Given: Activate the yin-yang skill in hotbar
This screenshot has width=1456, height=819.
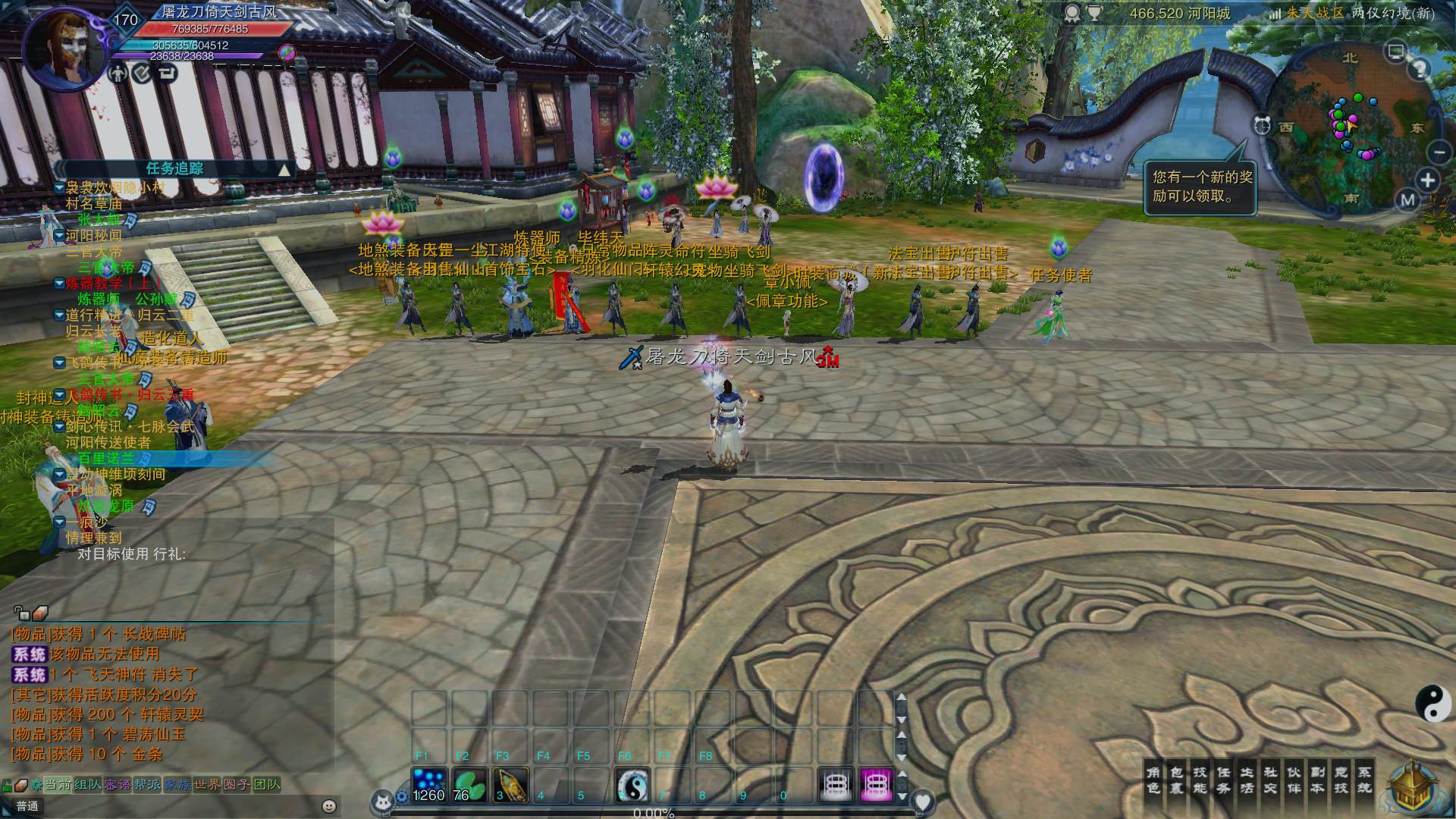Looking at the screenshot, I should [632, 785].
